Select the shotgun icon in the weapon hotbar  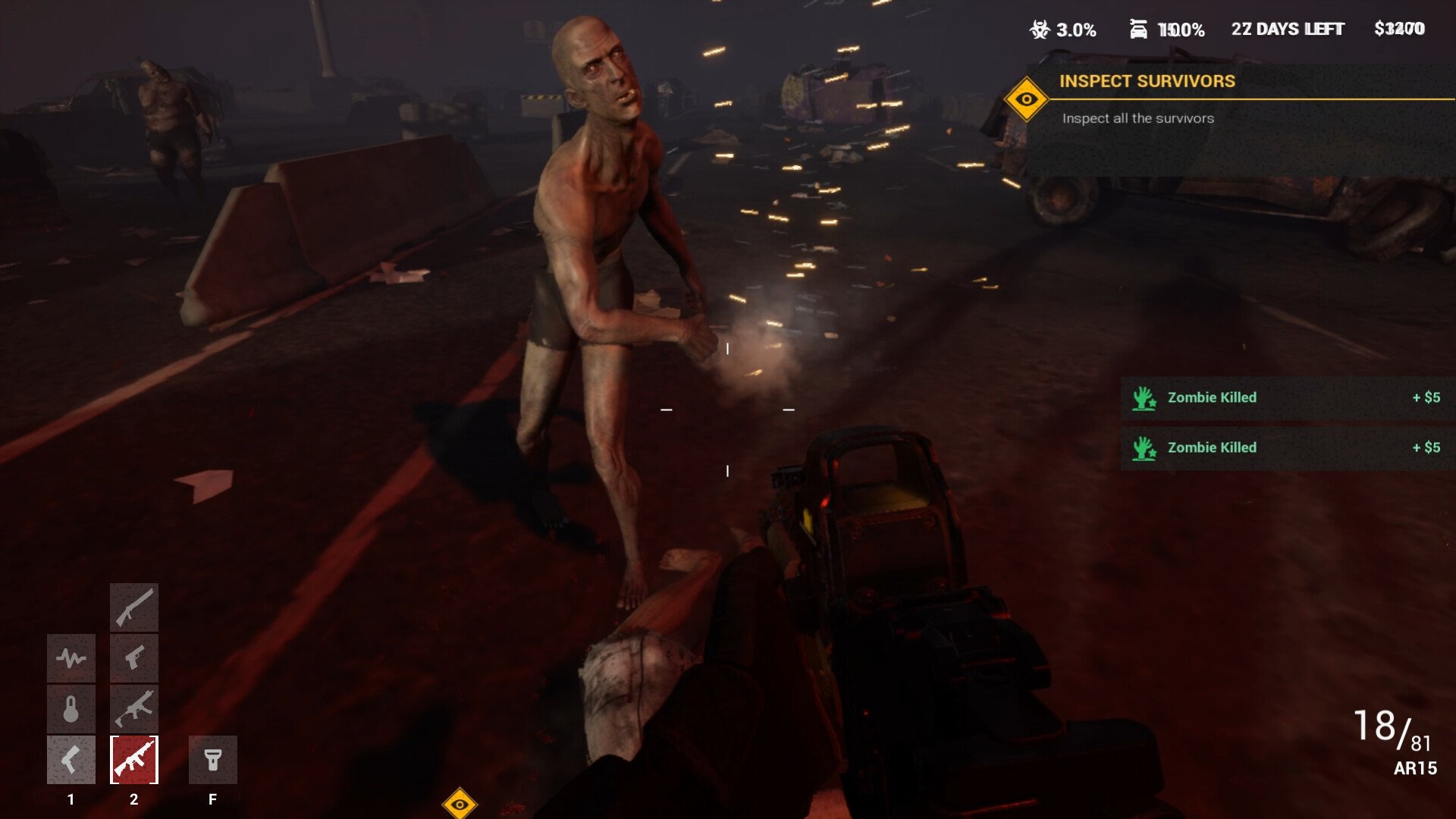(x=134, y=607)
